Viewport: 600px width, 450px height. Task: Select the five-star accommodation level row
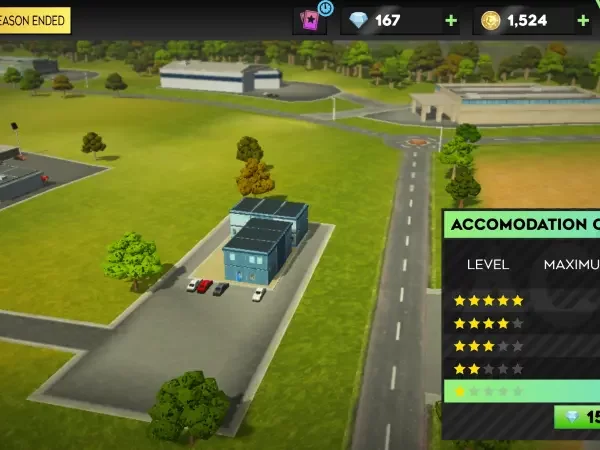pyautogui.click(x=520, y=300)
